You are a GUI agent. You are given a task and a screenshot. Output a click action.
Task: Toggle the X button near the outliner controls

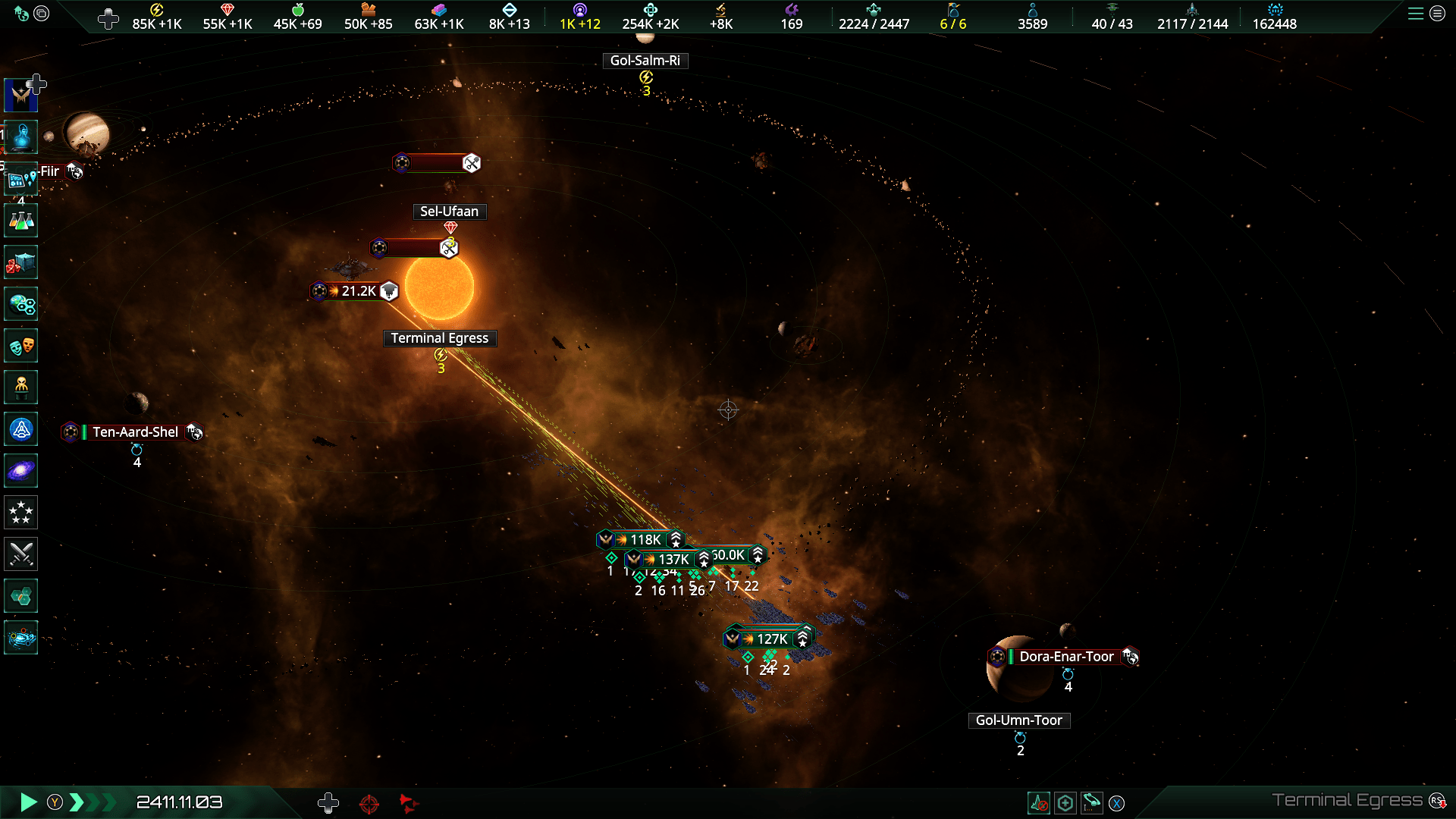[x=1117, y=802]
